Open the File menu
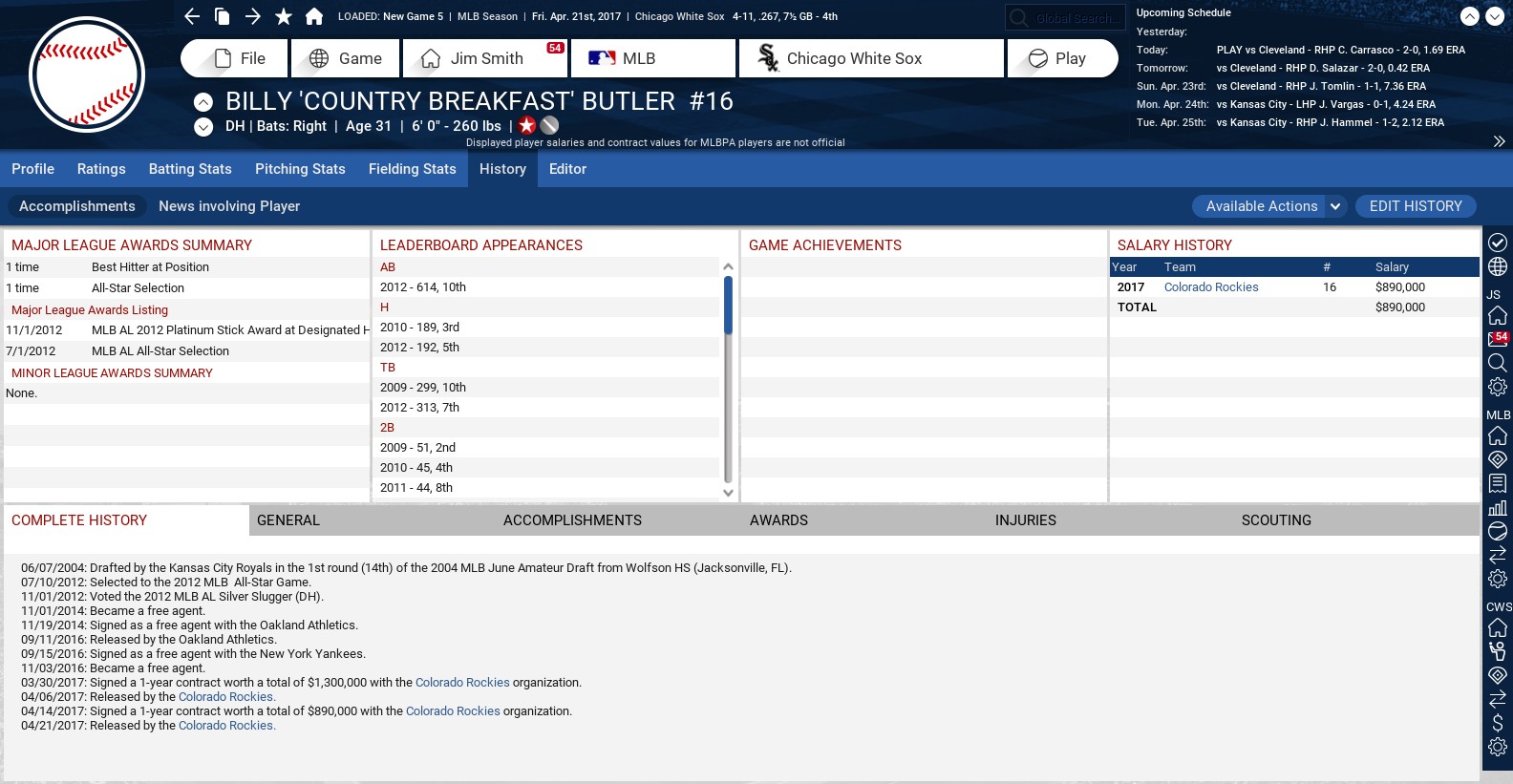The image size is (1513, 784). 235,58
